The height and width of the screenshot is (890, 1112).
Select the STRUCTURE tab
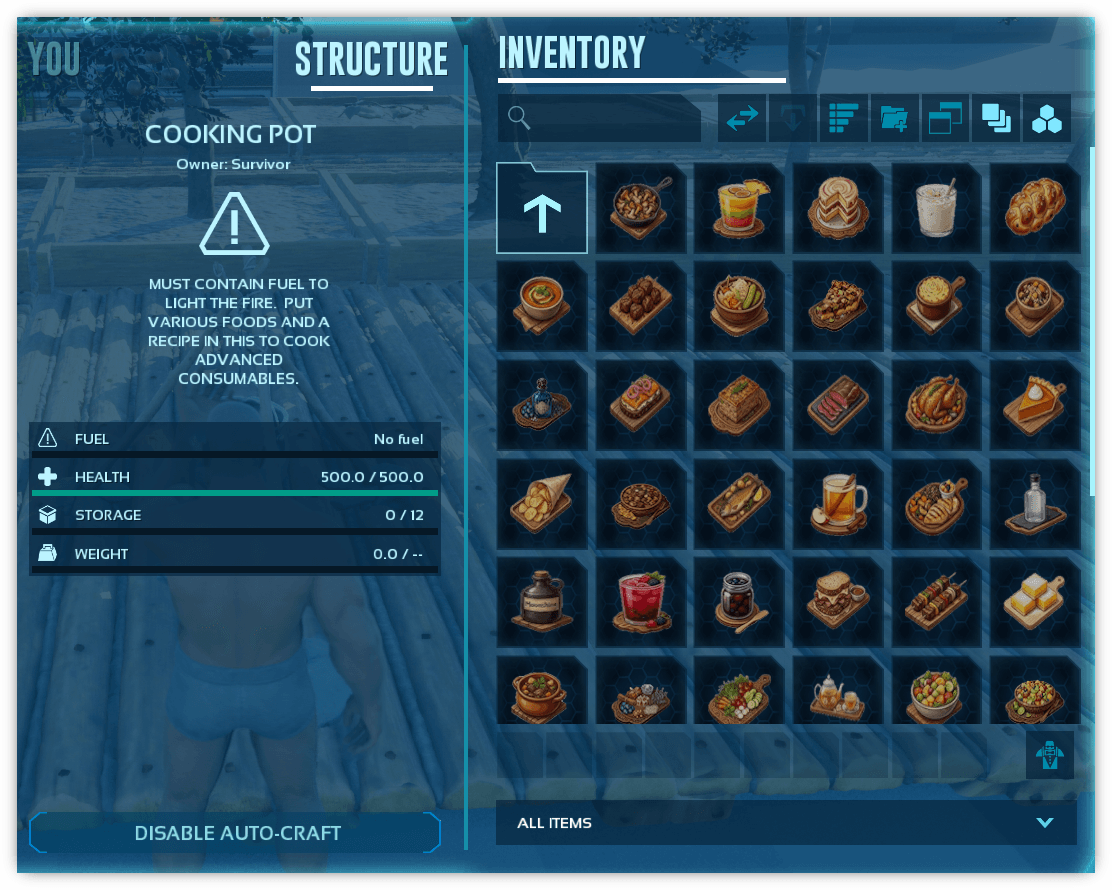pos(371,61)
